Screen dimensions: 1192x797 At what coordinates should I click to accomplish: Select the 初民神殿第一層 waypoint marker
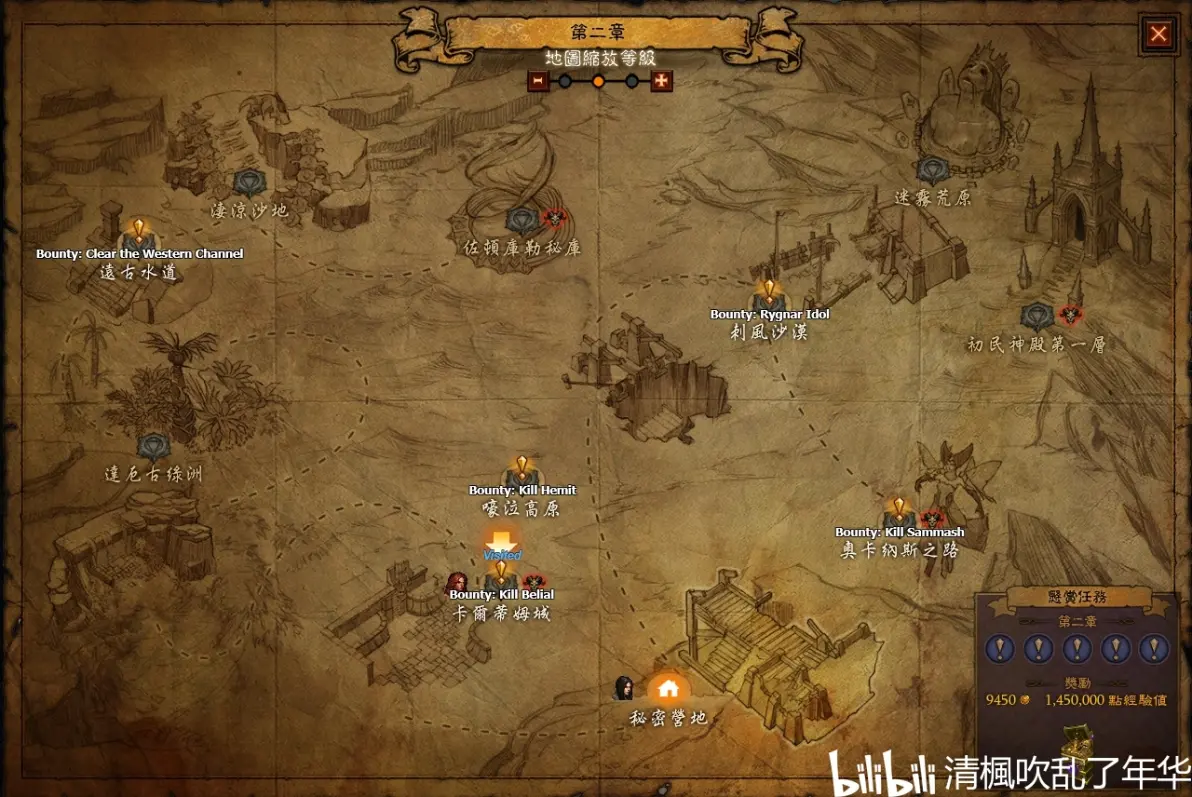click(x=1037, y=317)
